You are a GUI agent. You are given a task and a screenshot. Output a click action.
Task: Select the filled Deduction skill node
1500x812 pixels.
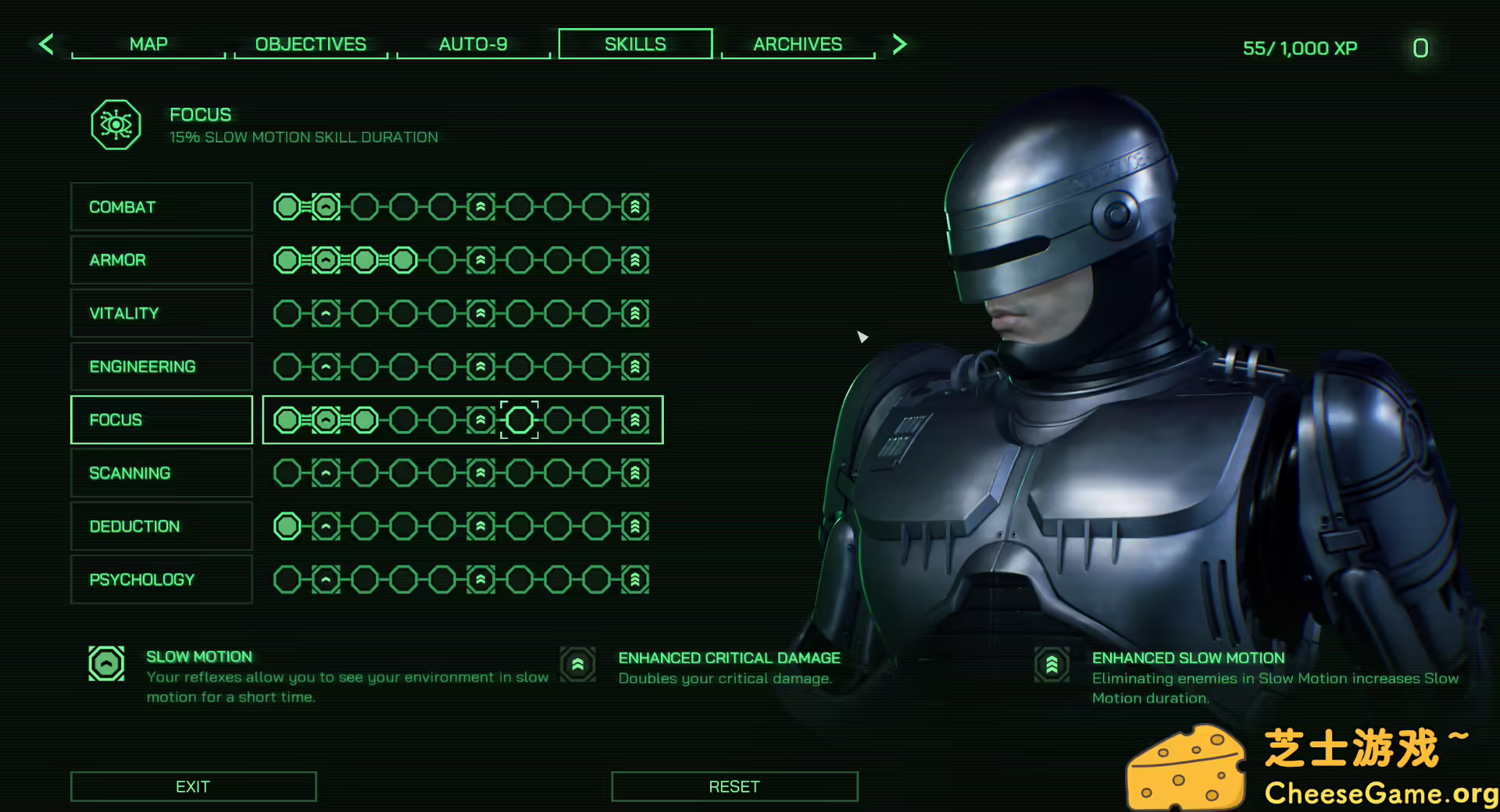pos(287,526)
